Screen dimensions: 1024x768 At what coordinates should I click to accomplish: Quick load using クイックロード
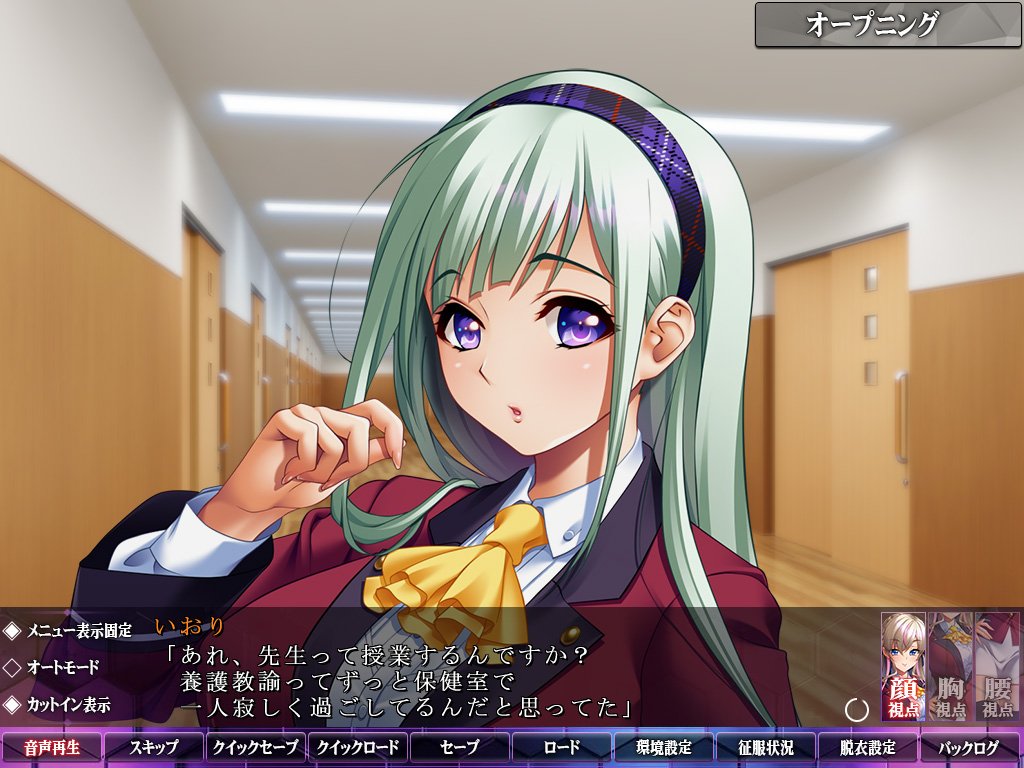click(358, 747)
